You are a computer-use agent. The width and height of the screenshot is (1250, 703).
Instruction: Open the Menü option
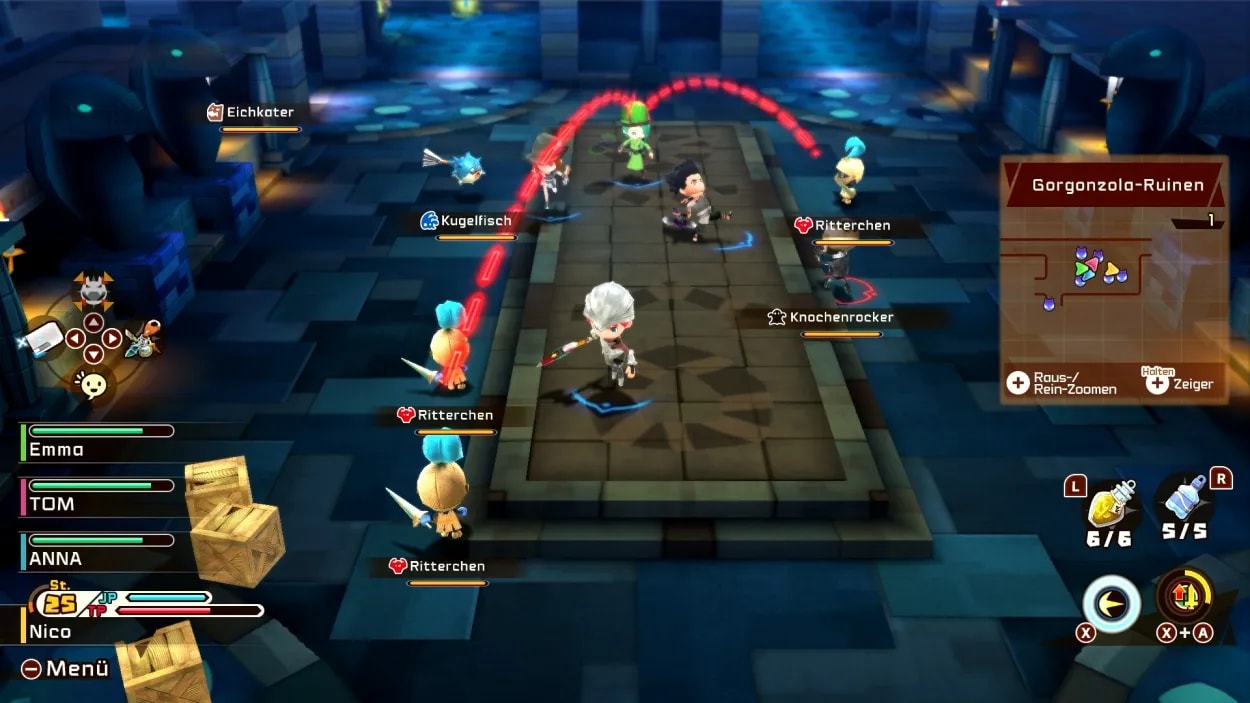[65, 669]
